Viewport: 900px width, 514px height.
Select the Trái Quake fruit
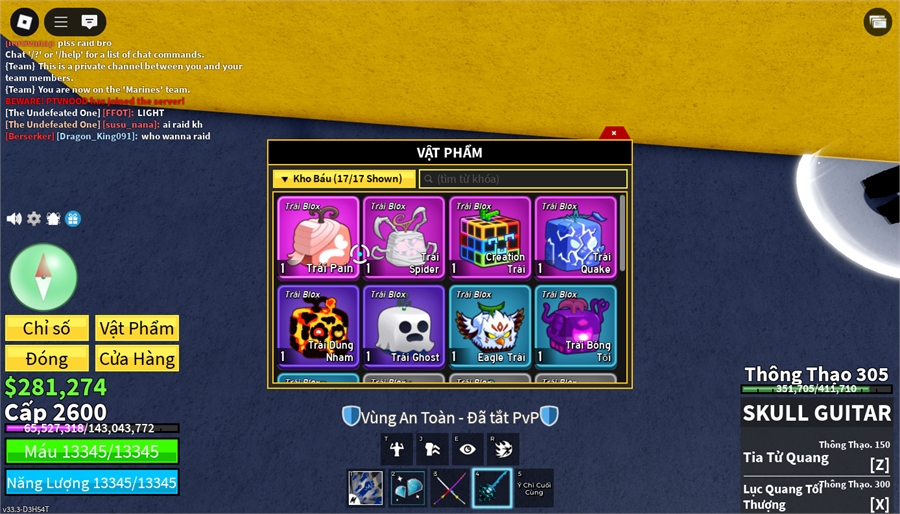pyautogui.click(x=576, y=237)
